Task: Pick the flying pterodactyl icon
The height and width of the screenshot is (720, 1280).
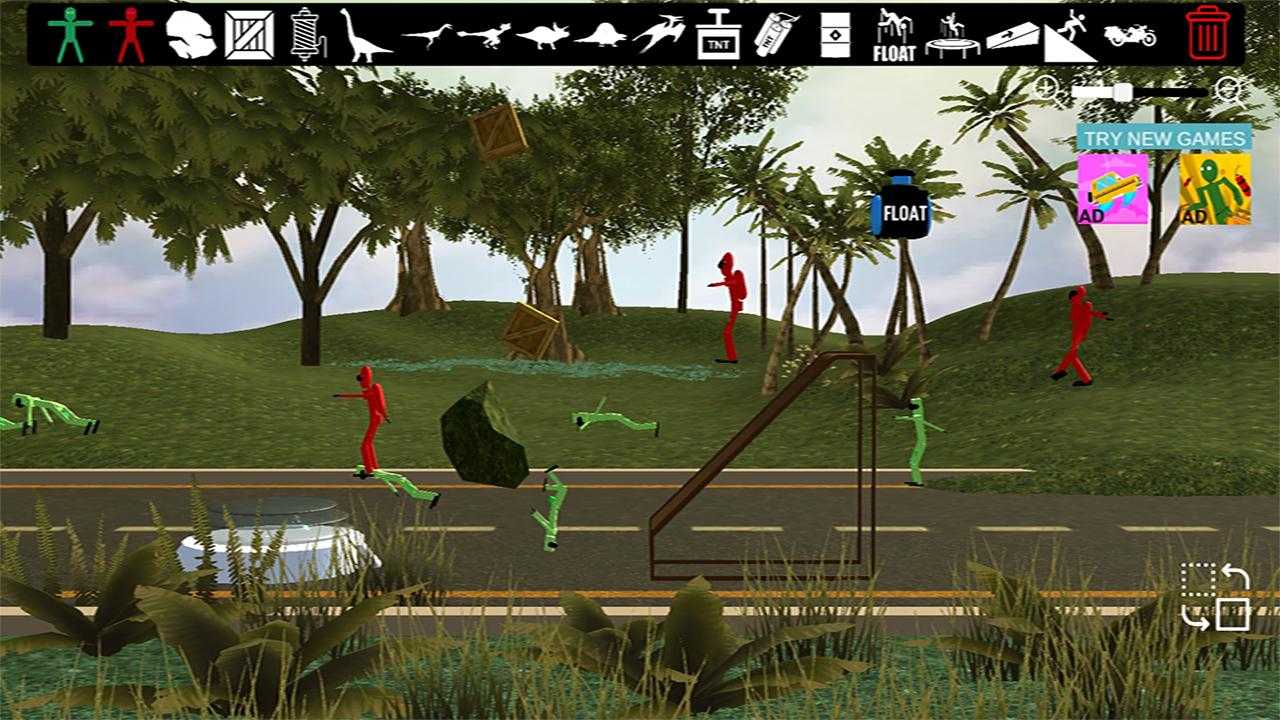Action: [x=660, y=35]
